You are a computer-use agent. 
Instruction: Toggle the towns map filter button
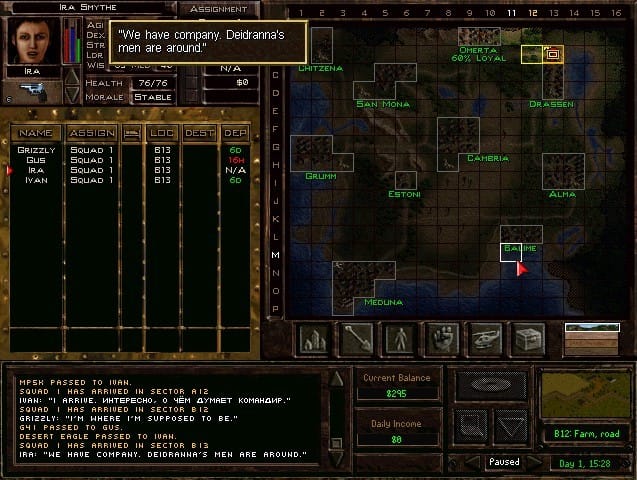pyautogui.click(x=314, y=339)
